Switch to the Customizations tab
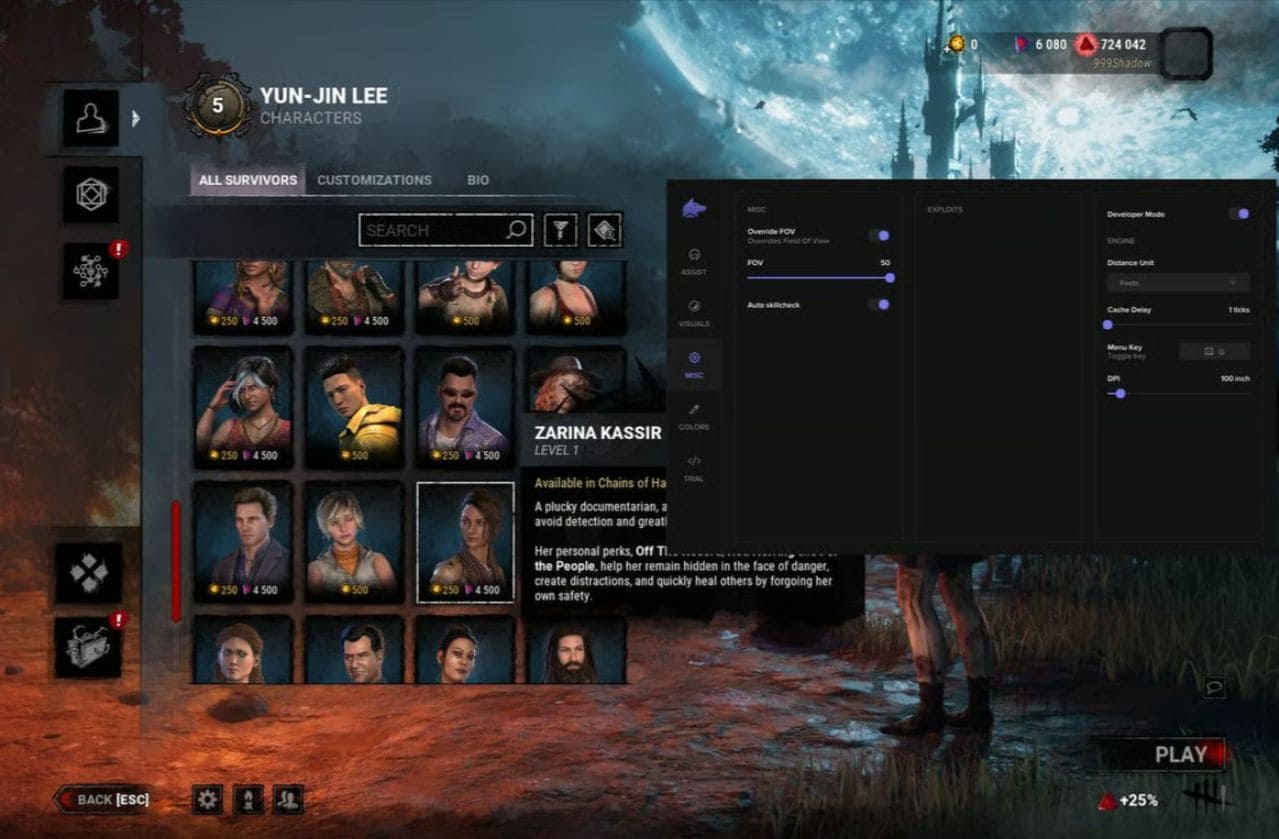Viewport: 1279px width, 839px height. [374, 180]
